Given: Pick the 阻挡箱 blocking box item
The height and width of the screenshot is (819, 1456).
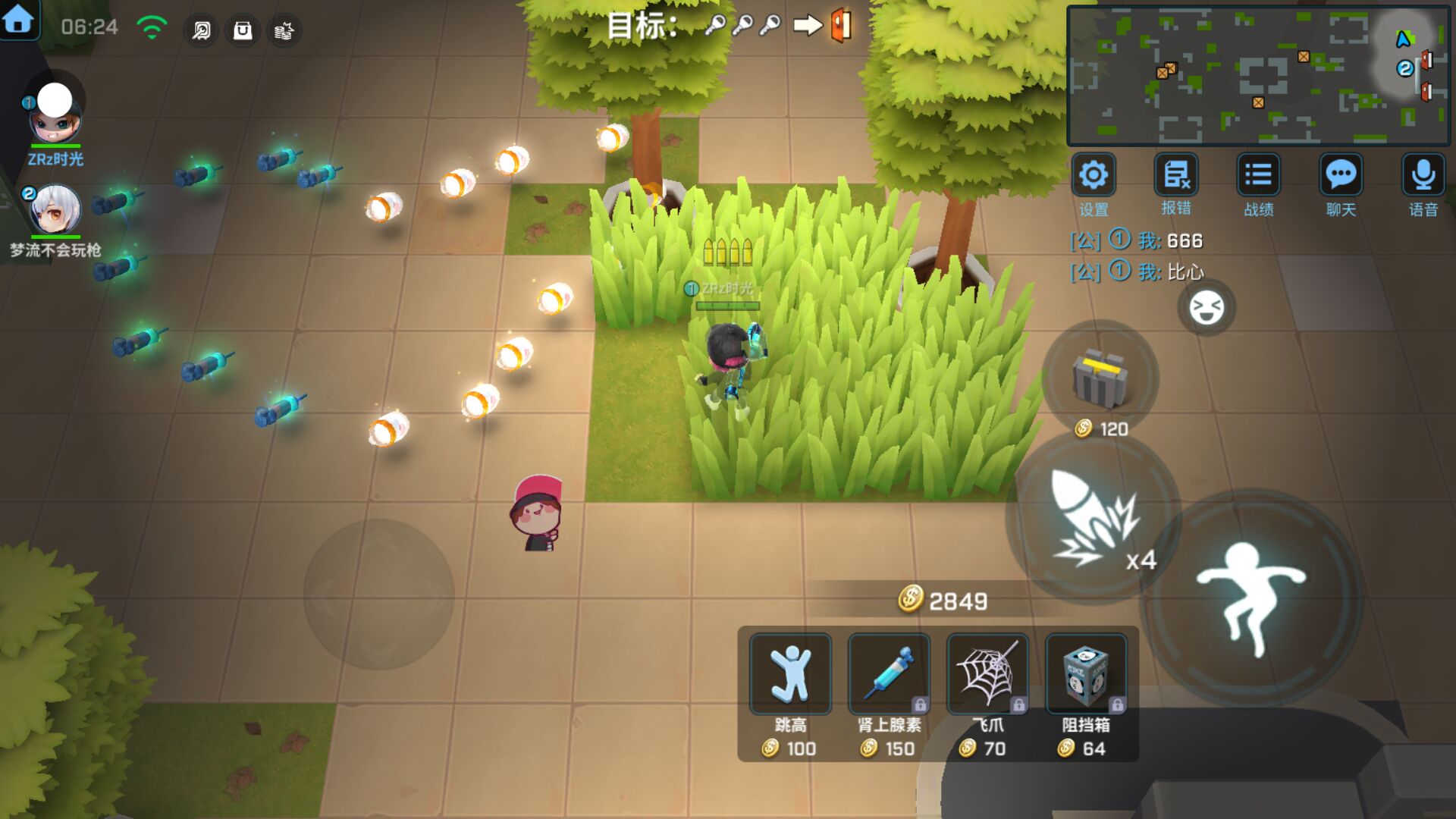Looking at the screenshot, I should click(x=1086, y=674).
